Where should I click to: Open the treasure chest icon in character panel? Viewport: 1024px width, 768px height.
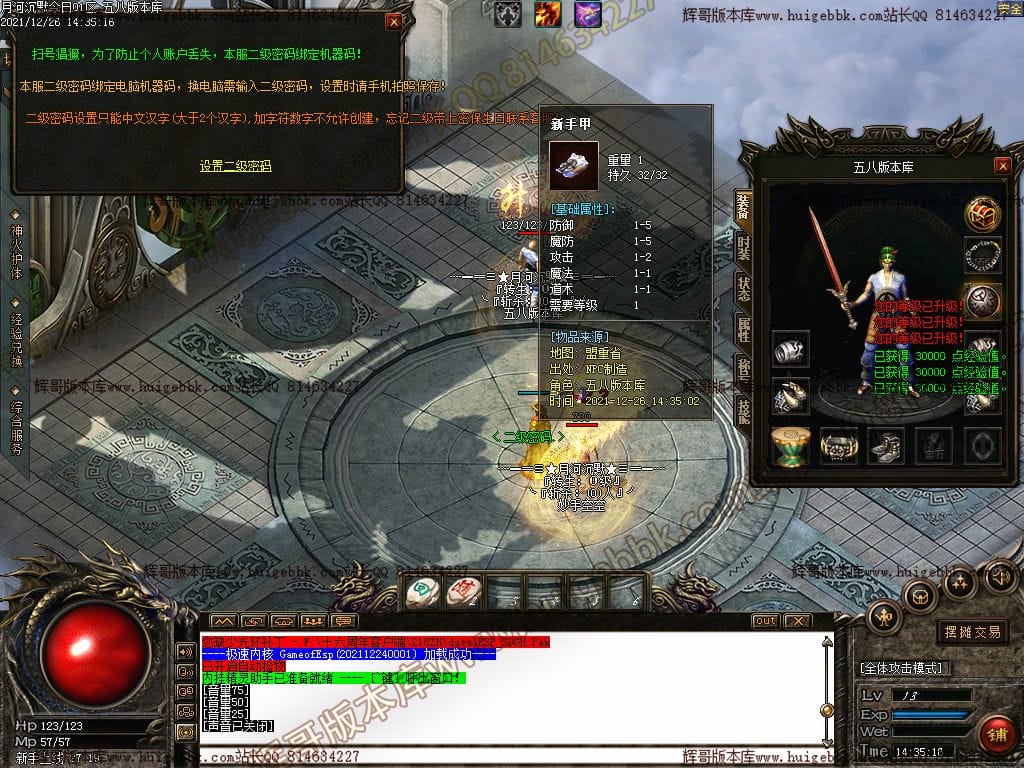[x=983, y=213]
